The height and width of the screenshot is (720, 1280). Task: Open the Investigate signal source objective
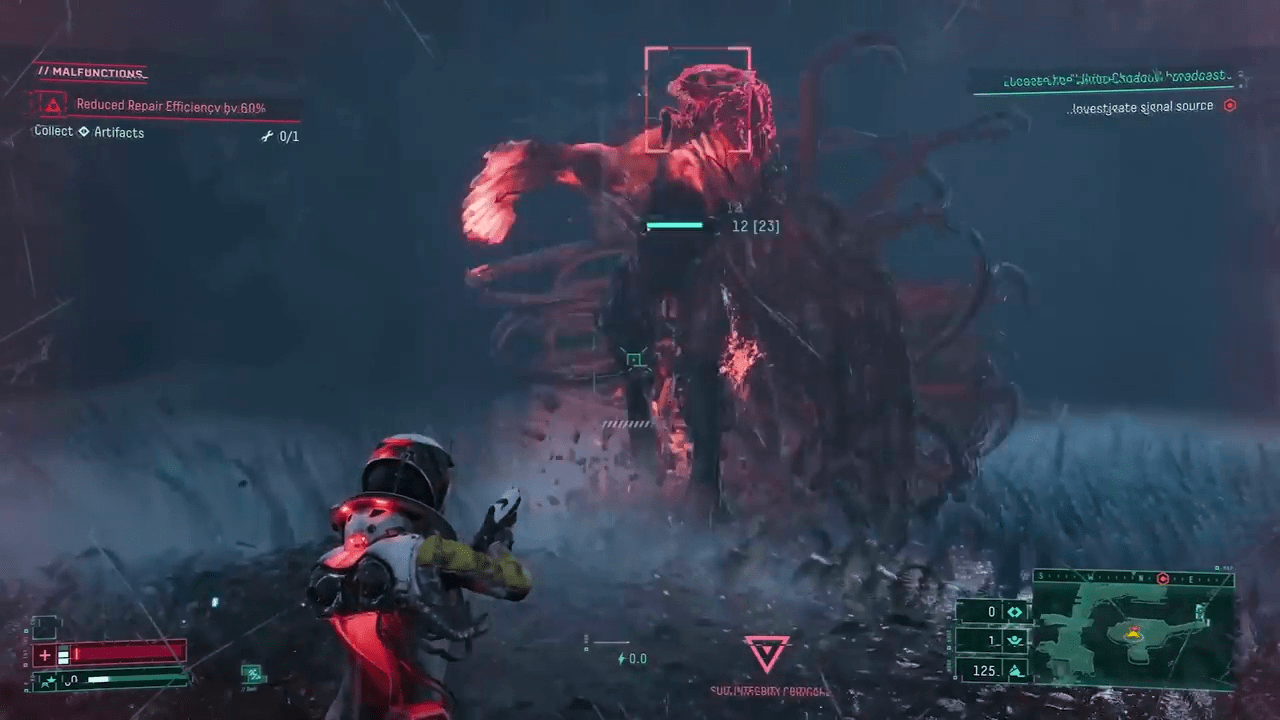pos(1141,106)
